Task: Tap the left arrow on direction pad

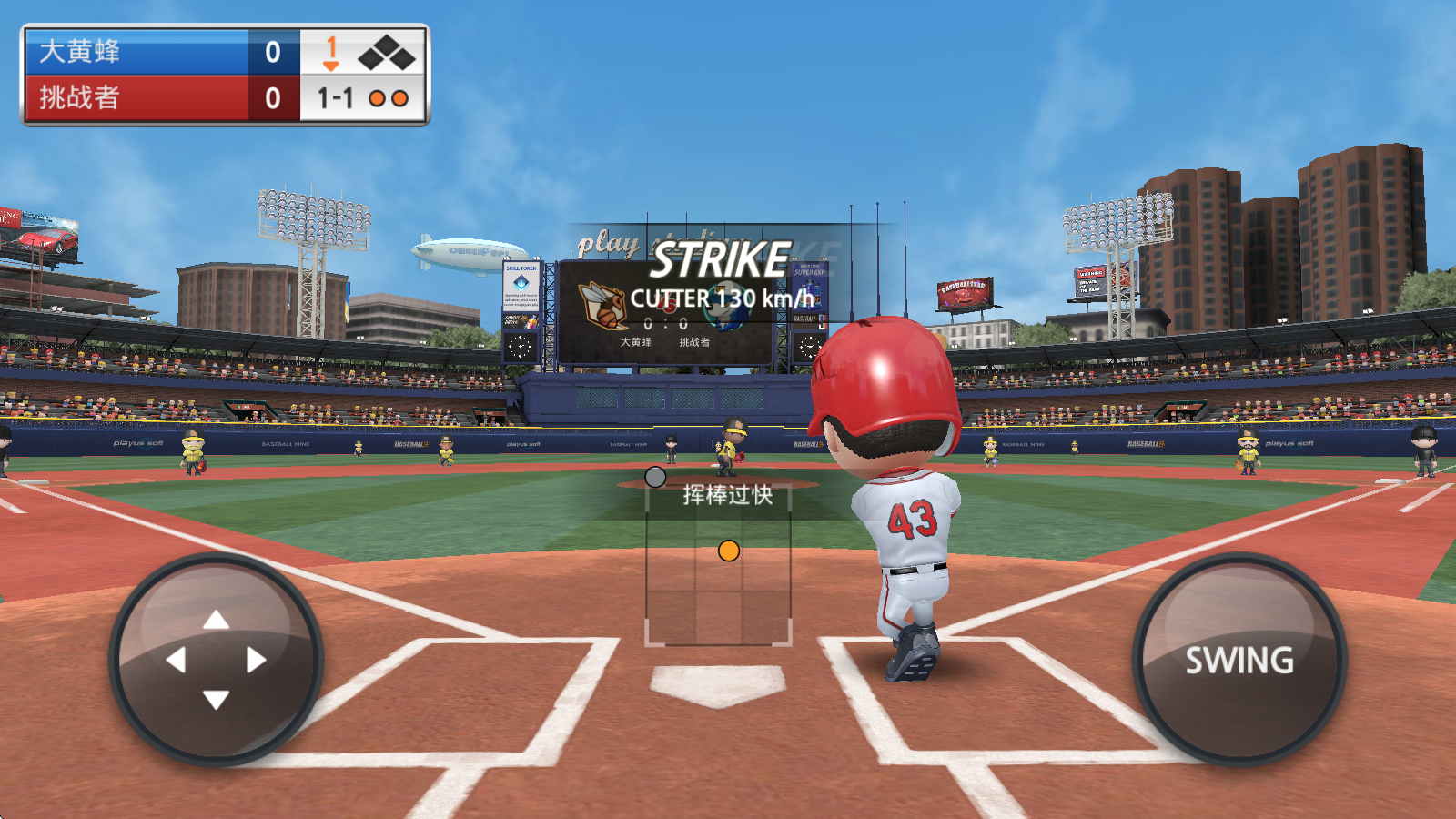Action: (177, 660)
